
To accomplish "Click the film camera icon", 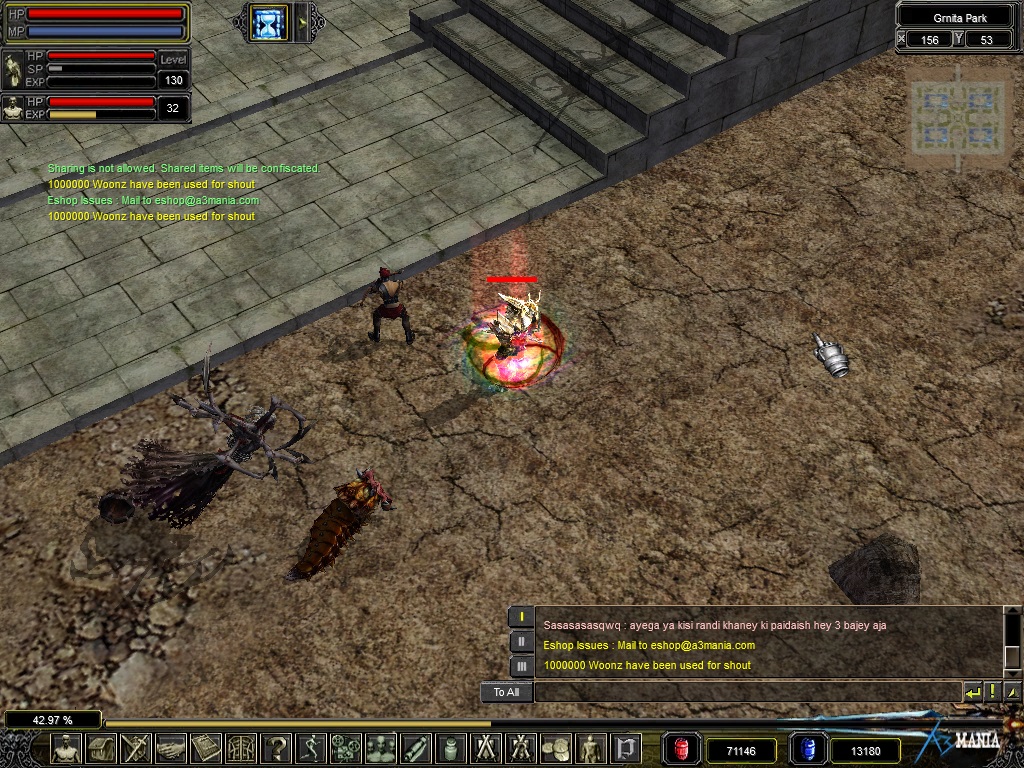I will 346,748.
